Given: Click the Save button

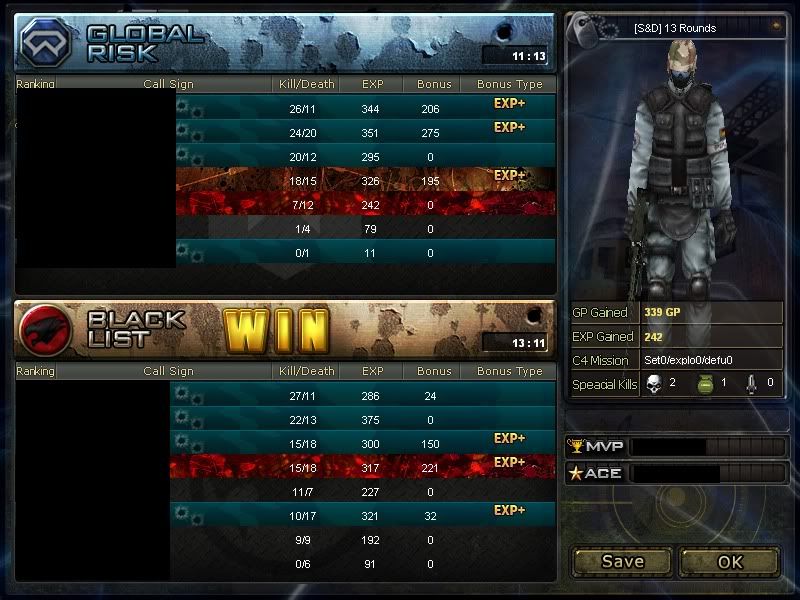Looking at the screenshot, I should (622, 561).
